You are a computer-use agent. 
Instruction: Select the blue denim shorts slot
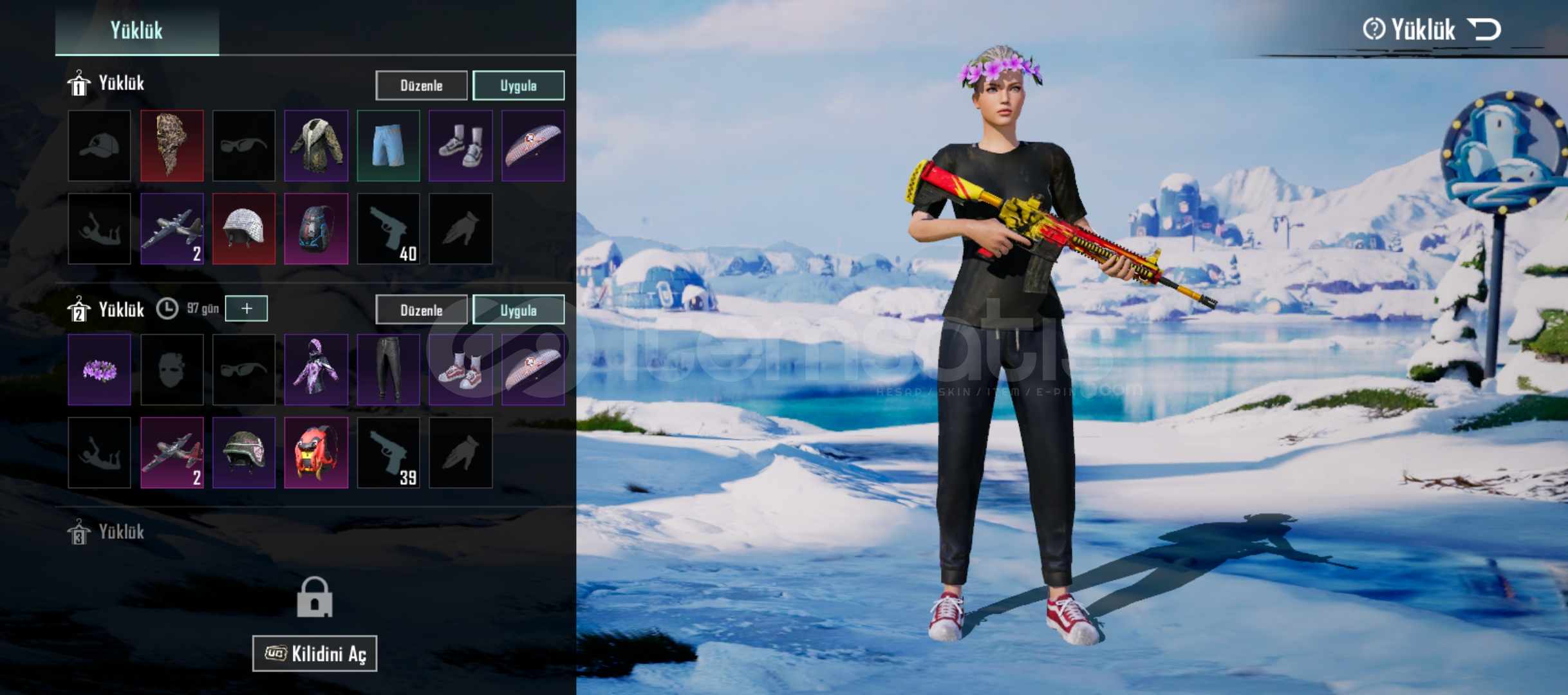[388, 145]
